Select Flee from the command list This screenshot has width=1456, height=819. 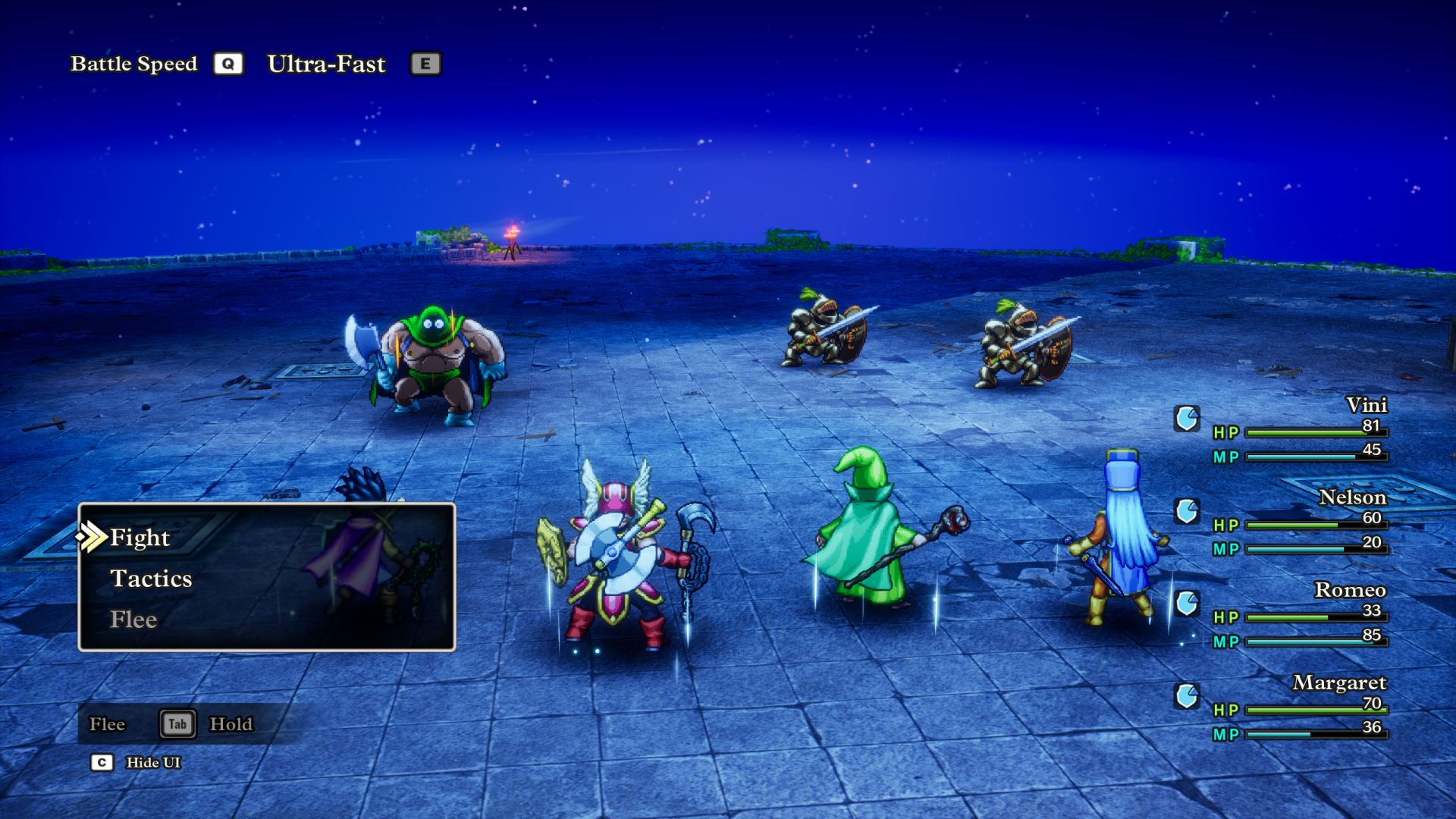click(133, 620)
